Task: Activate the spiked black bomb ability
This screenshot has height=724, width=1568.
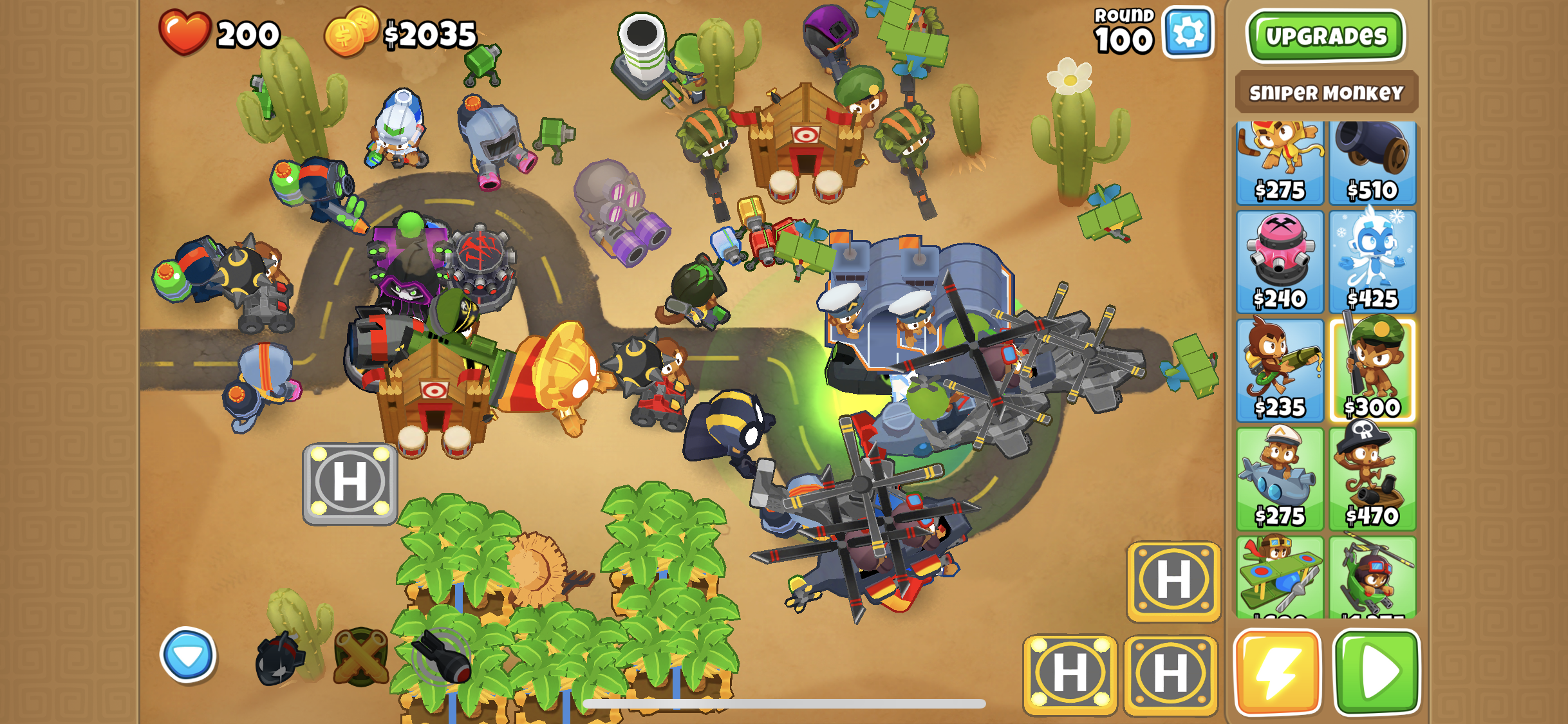Action: (x=279, y=658)
